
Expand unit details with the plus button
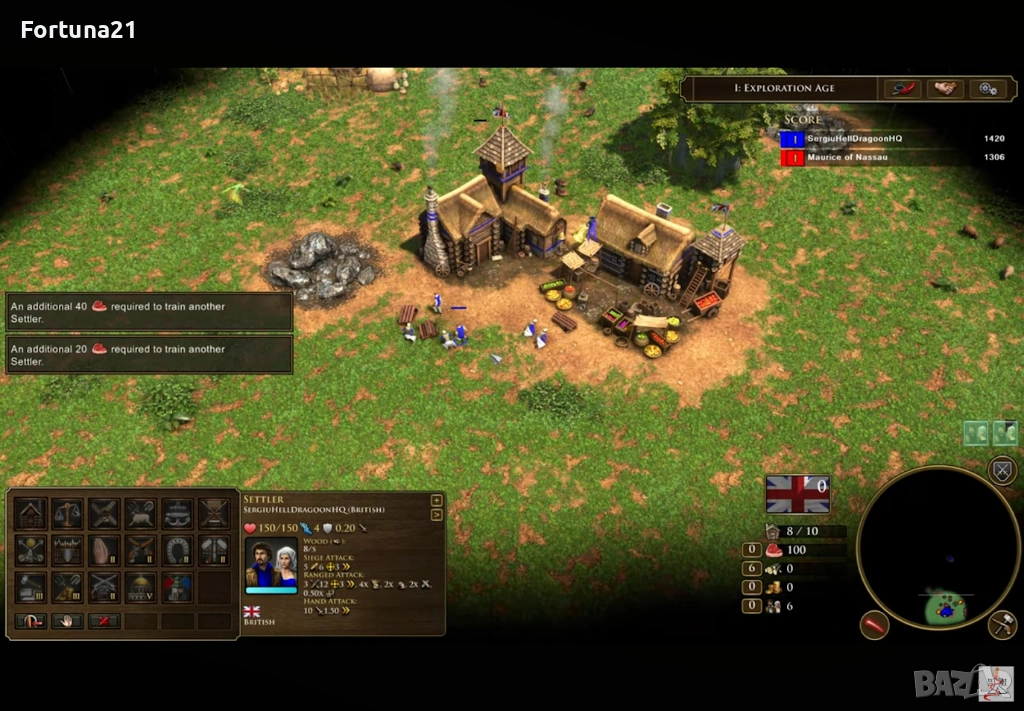point(436,501)
